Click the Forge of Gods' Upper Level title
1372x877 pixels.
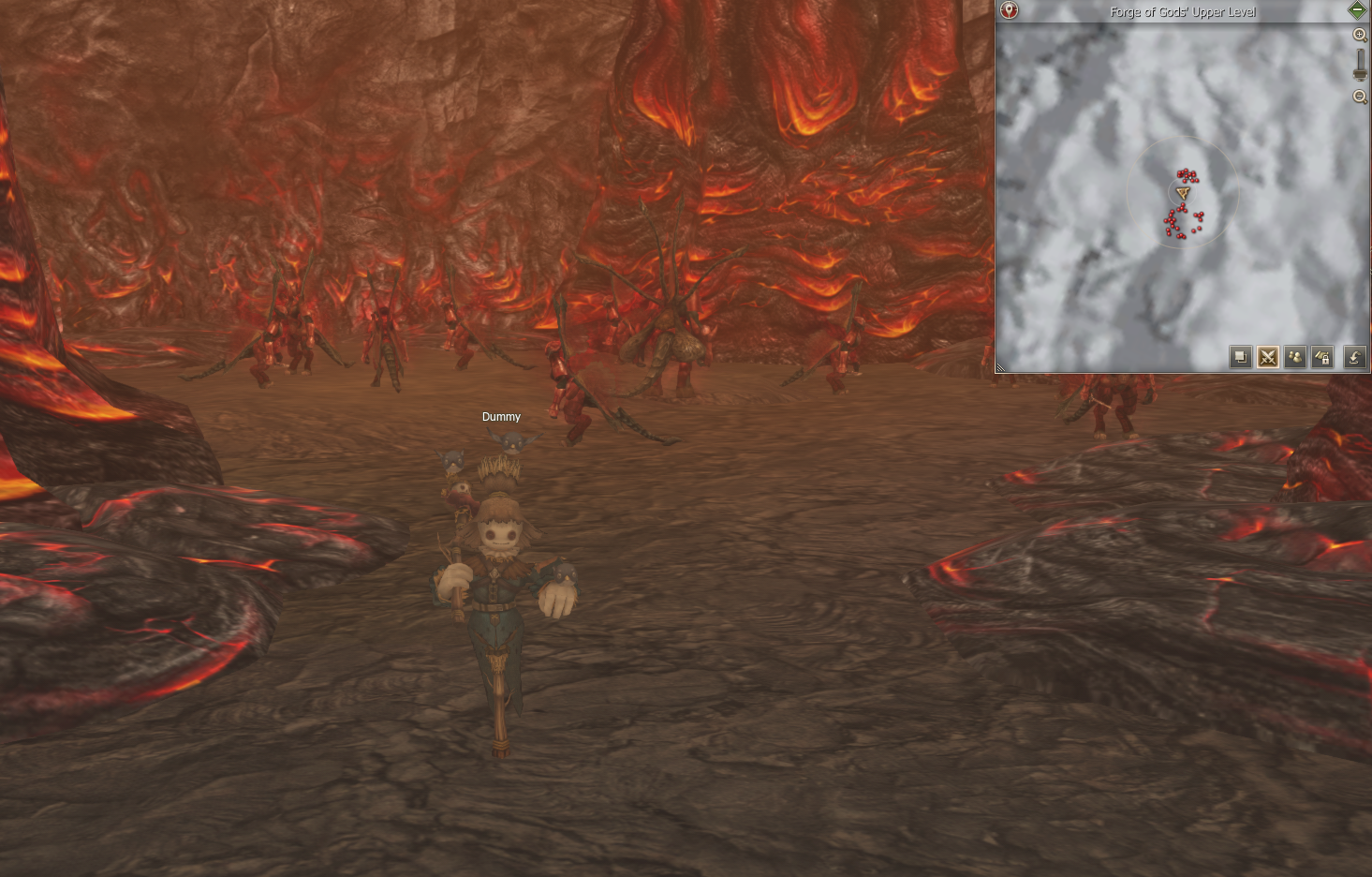point(1182,11)
